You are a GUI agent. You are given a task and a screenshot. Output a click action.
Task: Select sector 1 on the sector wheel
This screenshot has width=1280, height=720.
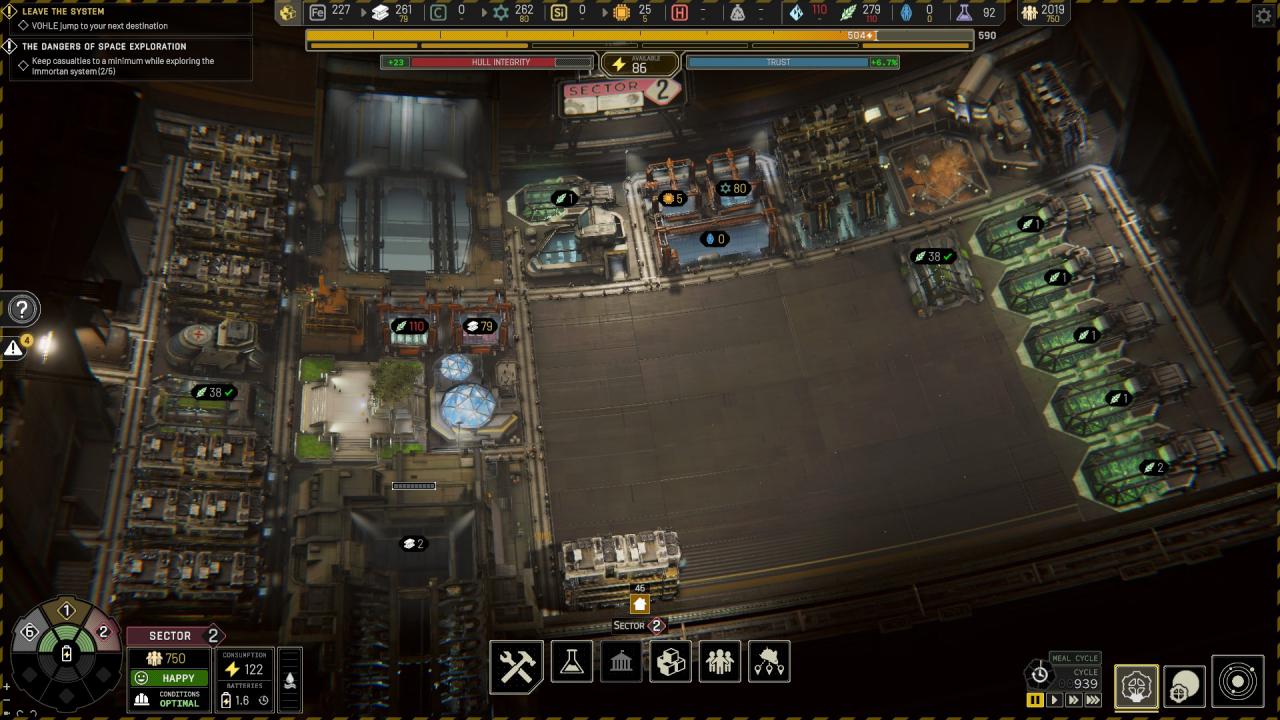tap(67, 611)
